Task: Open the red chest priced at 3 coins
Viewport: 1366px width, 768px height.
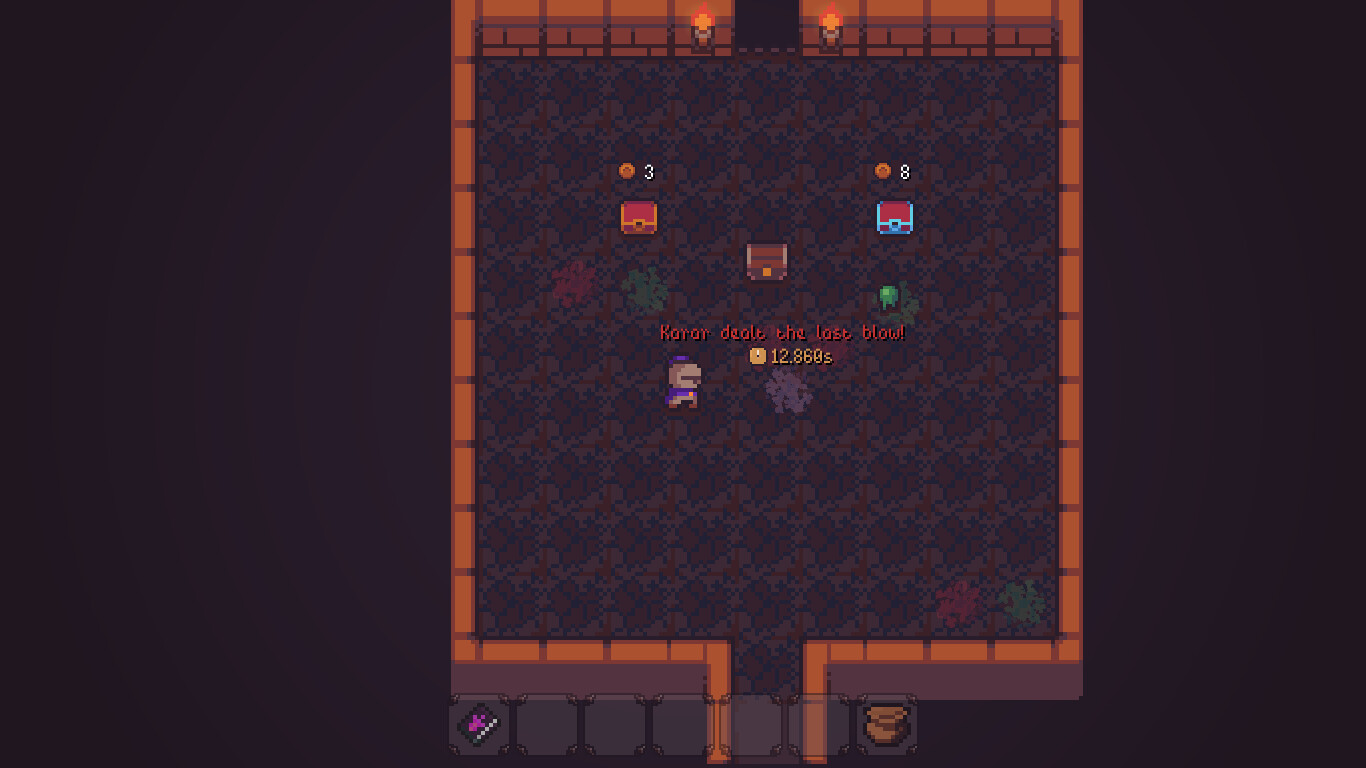Action: coord(637,217)
